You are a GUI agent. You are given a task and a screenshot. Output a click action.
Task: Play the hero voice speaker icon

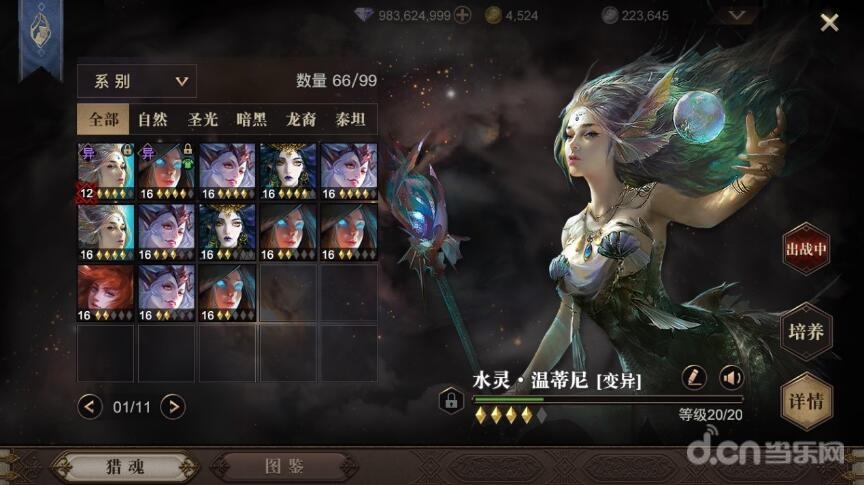[732, 377]
